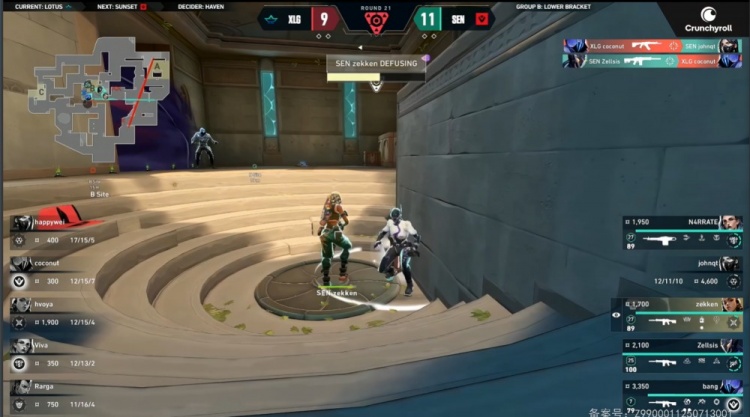Click the spike icon at top center

[375, 20]
